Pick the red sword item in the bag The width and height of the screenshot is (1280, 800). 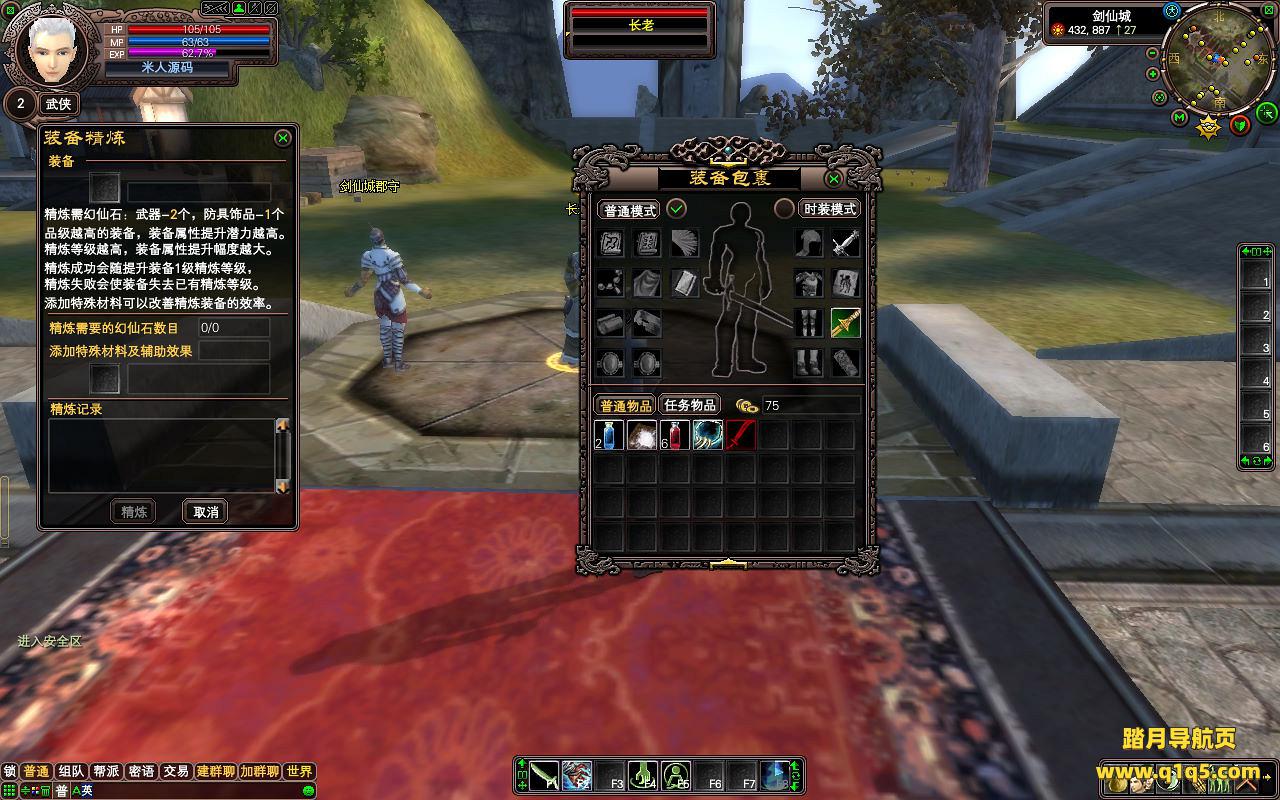(x=741, y=435)
